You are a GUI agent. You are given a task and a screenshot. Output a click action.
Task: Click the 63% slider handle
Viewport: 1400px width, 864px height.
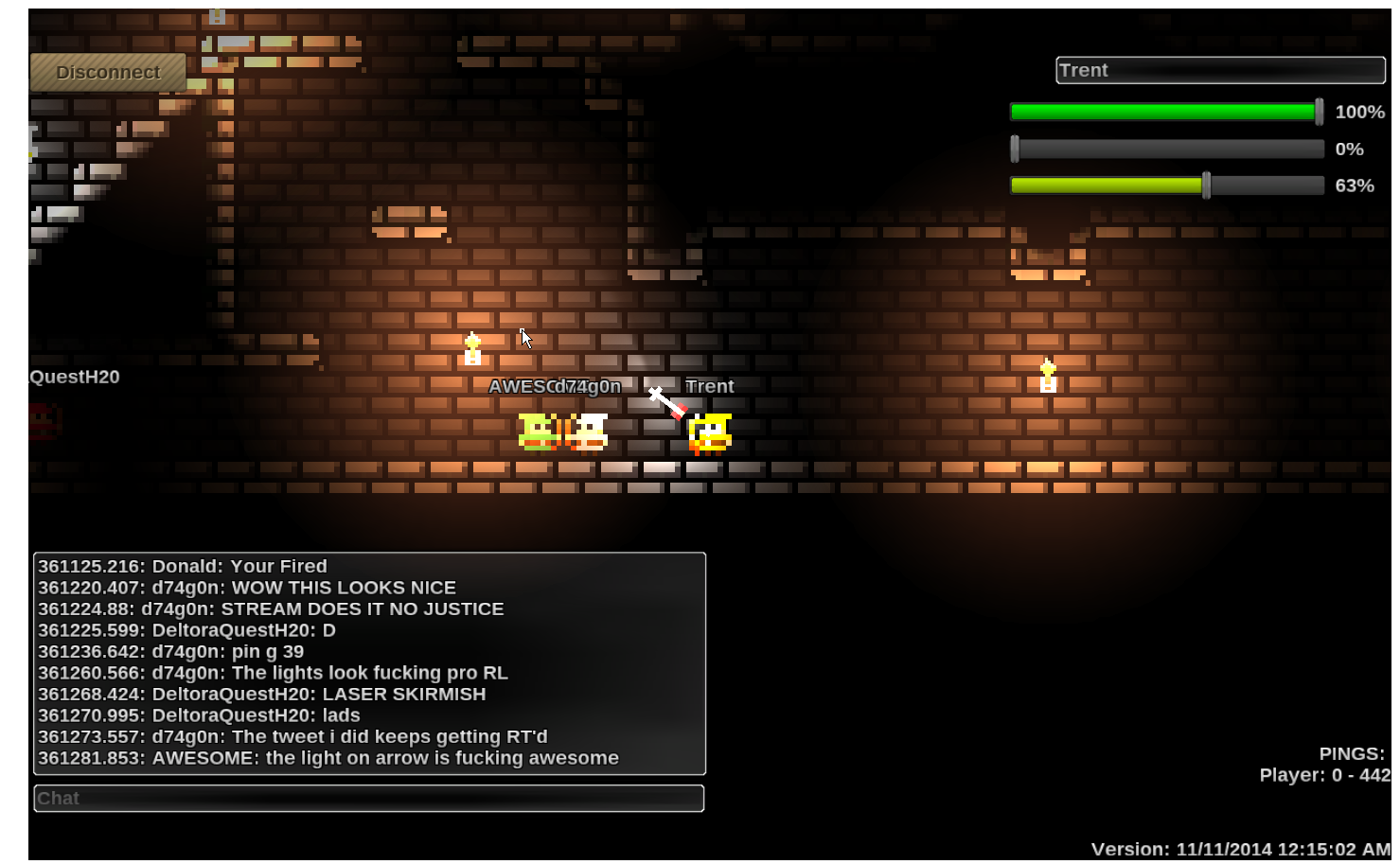tap(1206, 185)
